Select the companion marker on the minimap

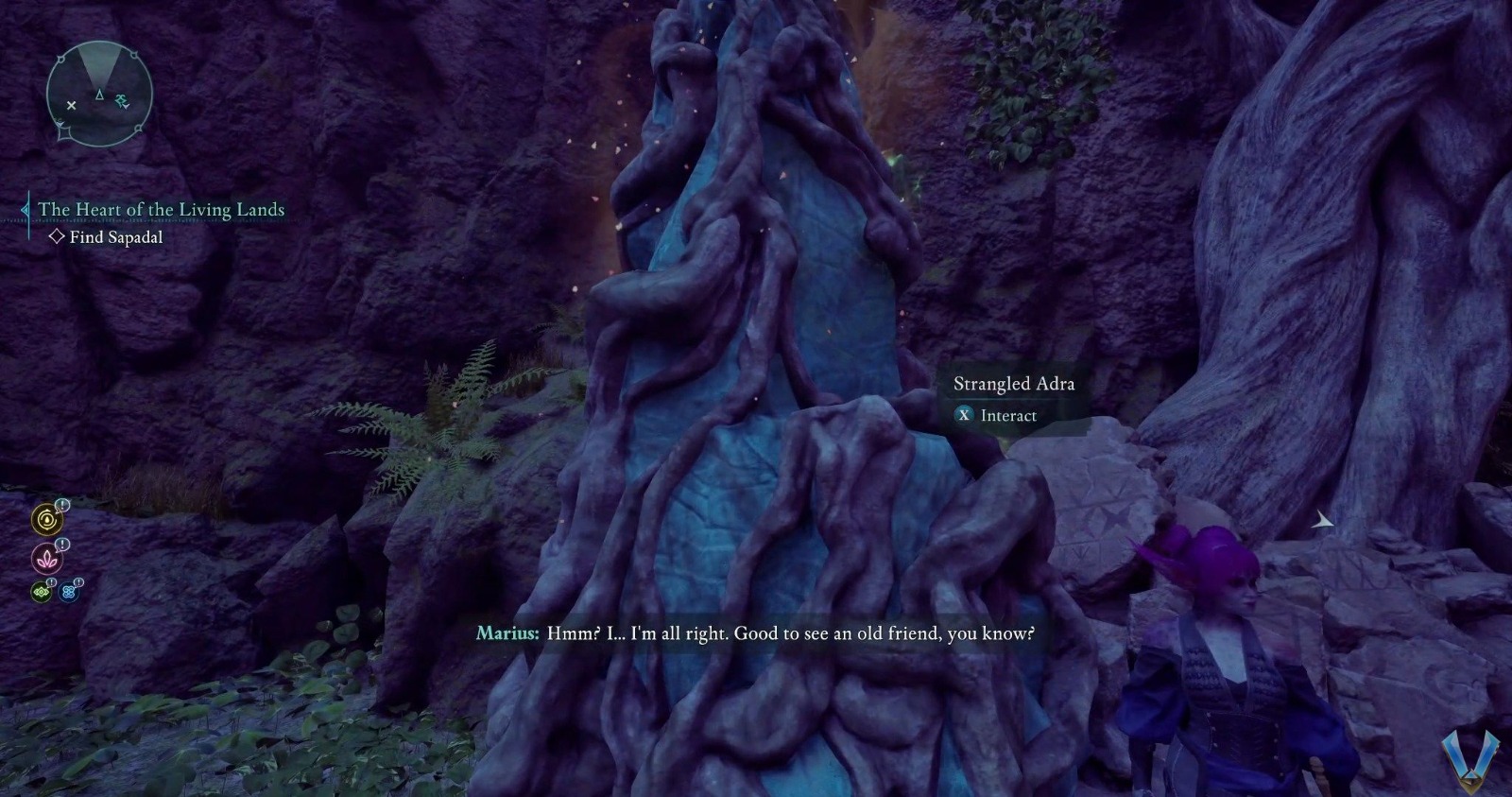pyautogui.click(x=122, y=100)
